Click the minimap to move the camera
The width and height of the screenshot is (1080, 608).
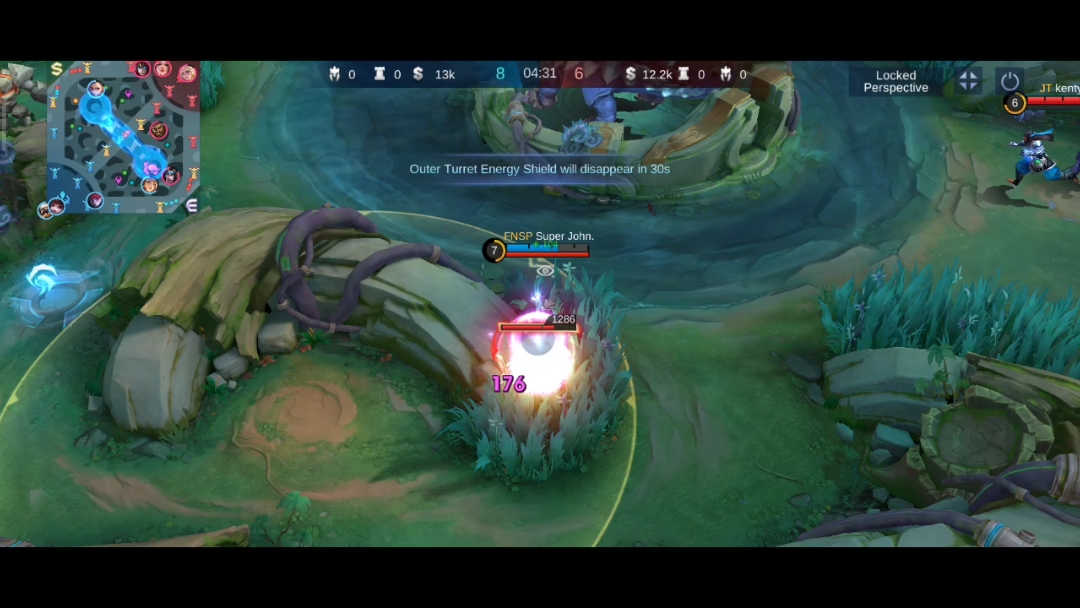(122, 138)
